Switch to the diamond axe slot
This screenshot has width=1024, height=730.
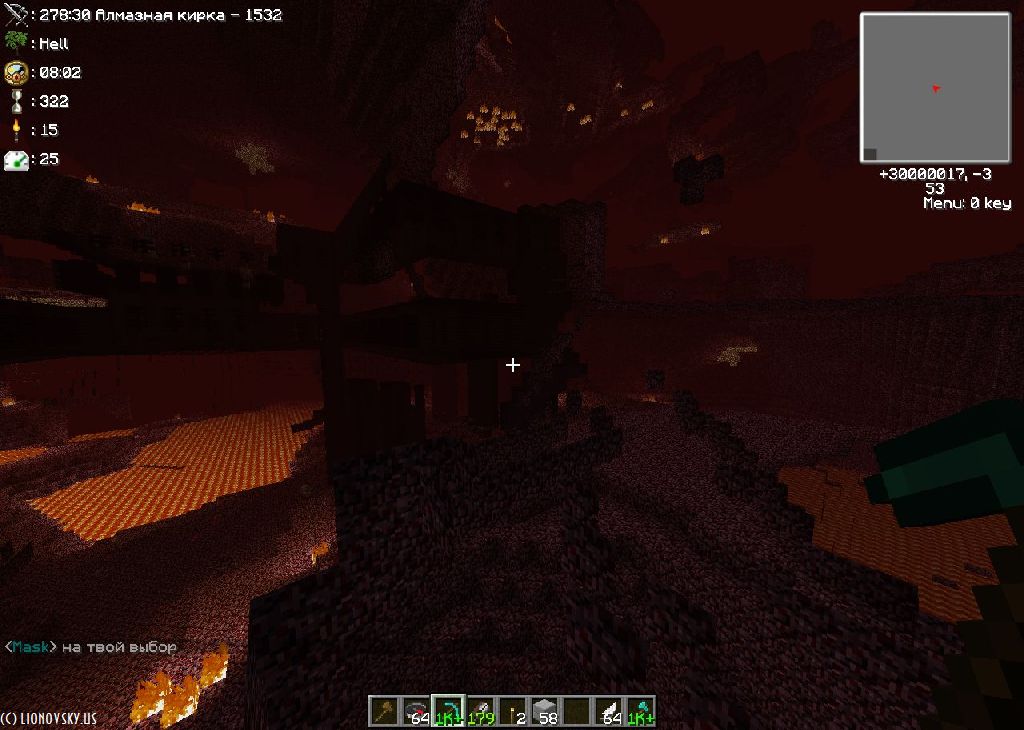[x=640, y=711]
